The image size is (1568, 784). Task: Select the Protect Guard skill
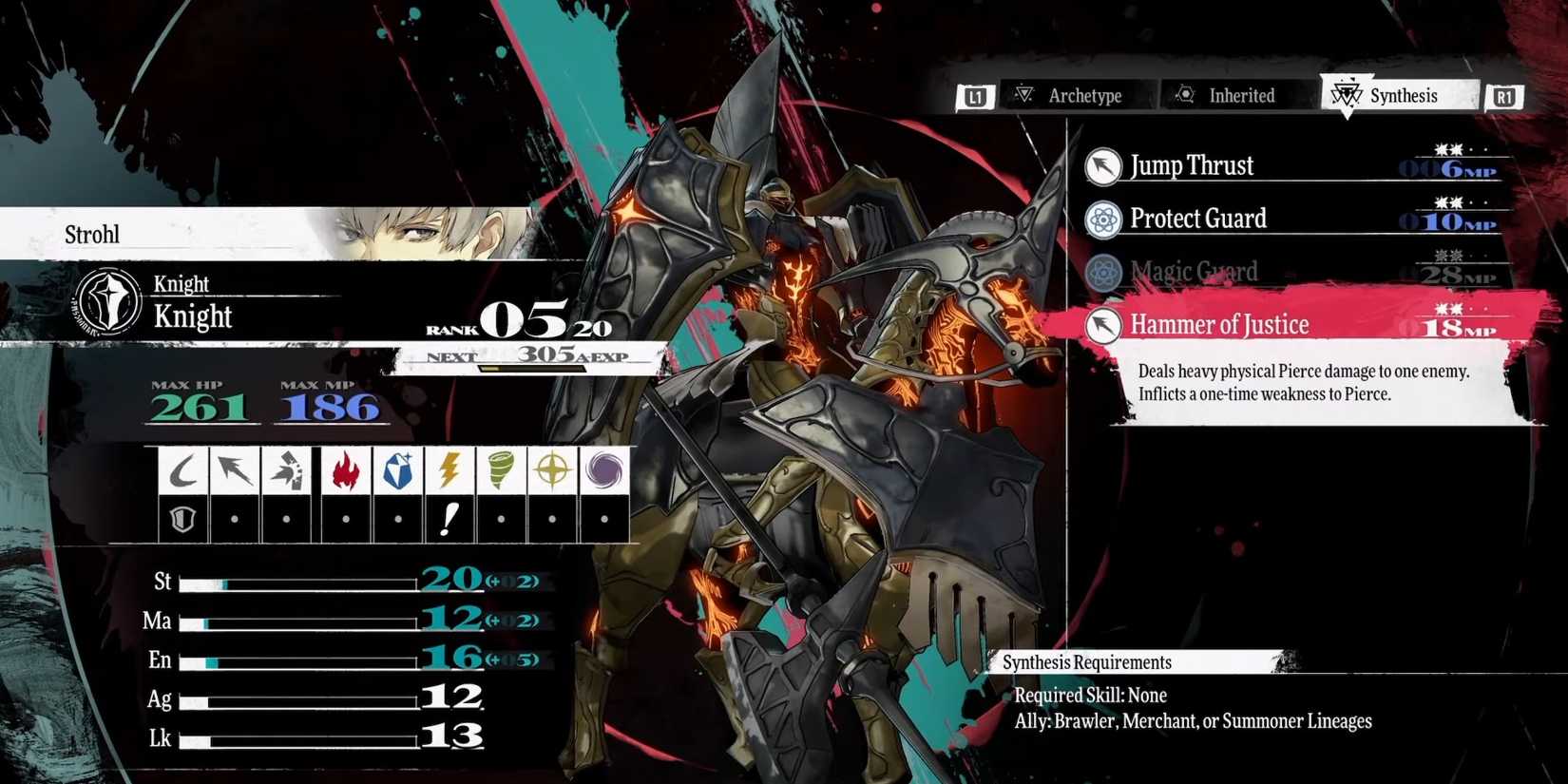1197,220
